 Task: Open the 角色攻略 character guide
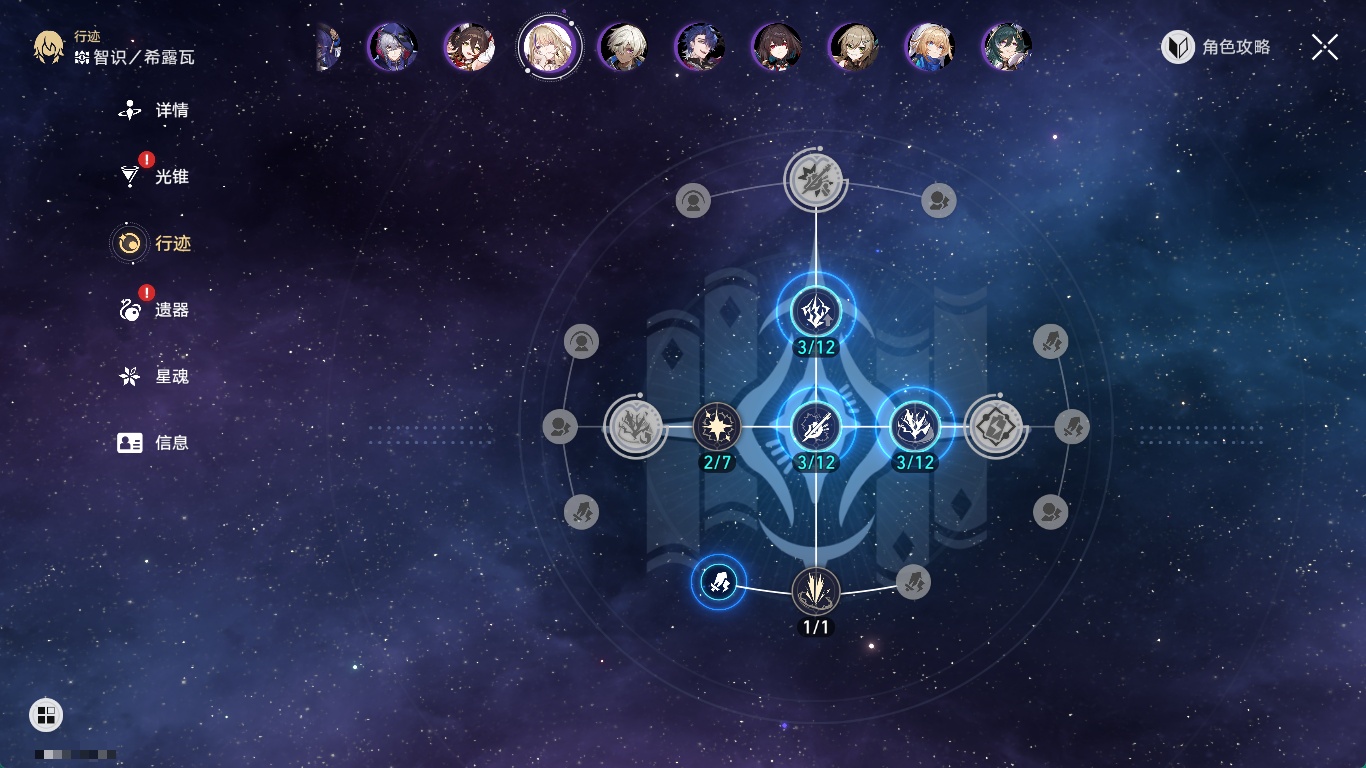[1217, 47]
